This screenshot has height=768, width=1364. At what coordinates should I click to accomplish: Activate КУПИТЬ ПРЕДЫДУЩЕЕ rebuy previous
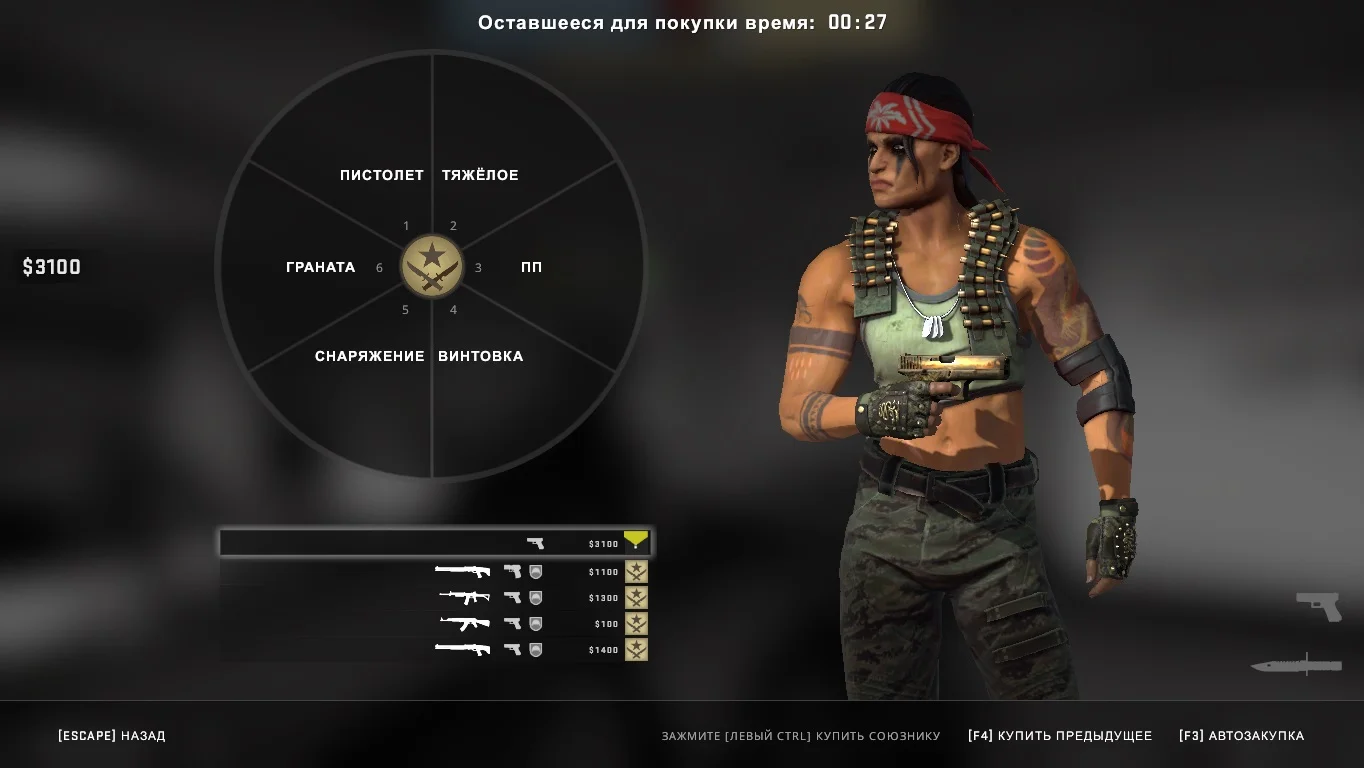[x=1060, y=736]
